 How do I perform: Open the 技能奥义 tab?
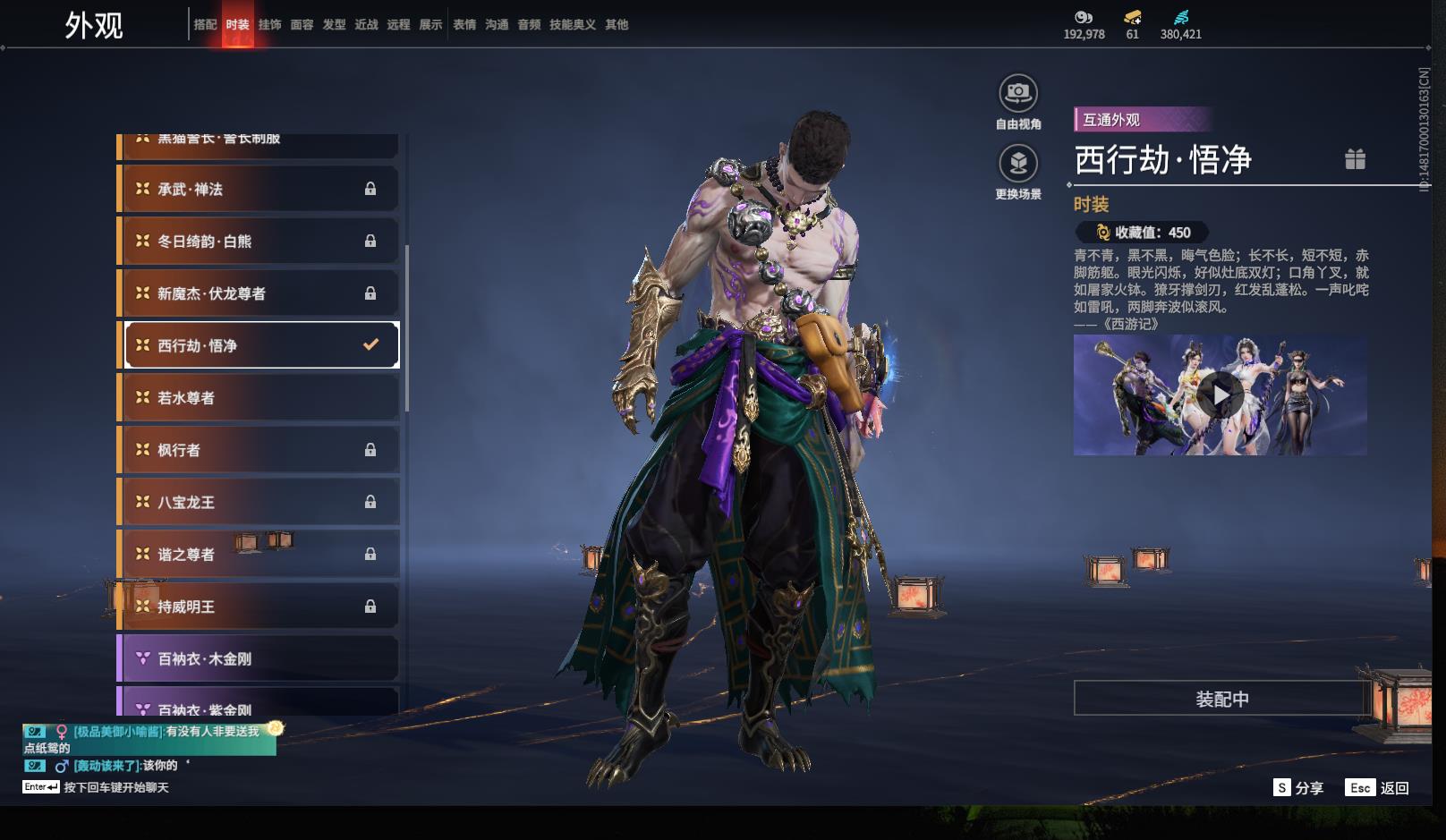pos(572,25)
